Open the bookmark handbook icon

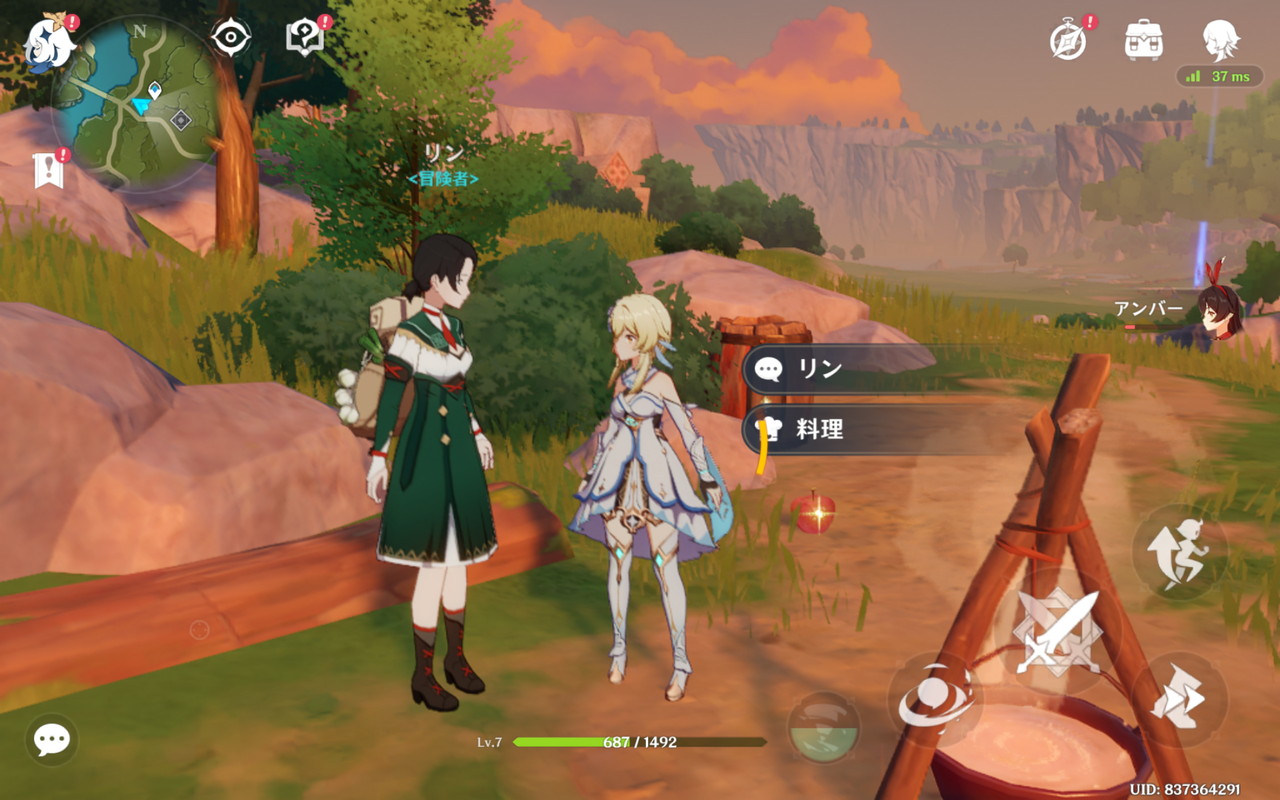48,170
